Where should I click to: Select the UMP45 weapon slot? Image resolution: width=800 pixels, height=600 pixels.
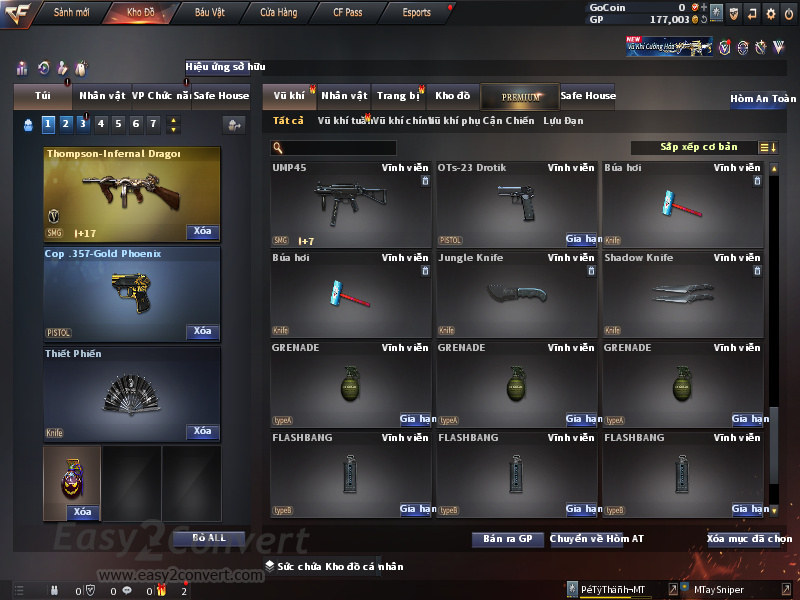[x=351, y=204]
